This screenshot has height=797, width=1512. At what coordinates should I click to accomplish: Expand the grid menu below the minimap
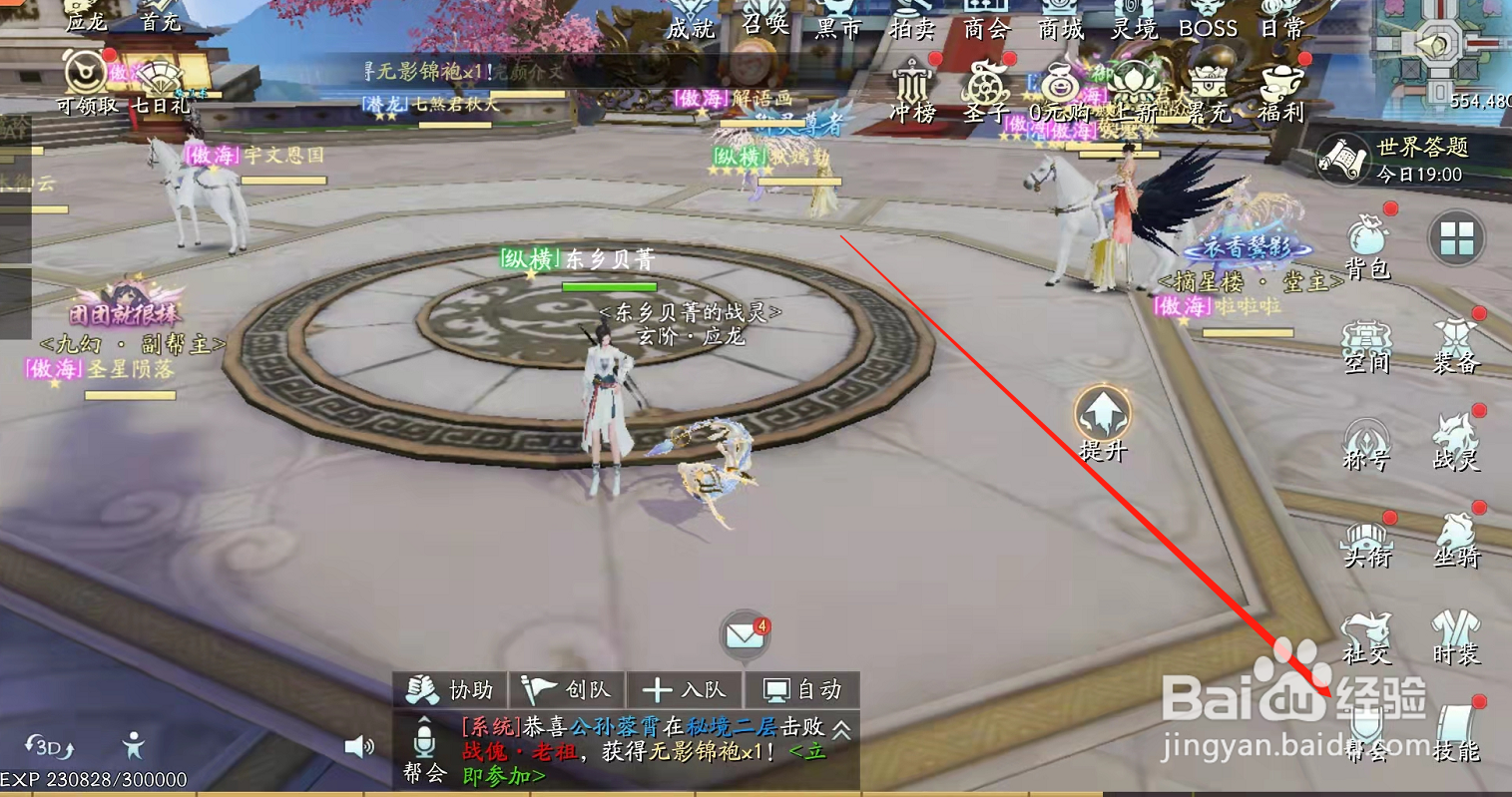(1457, 239)
